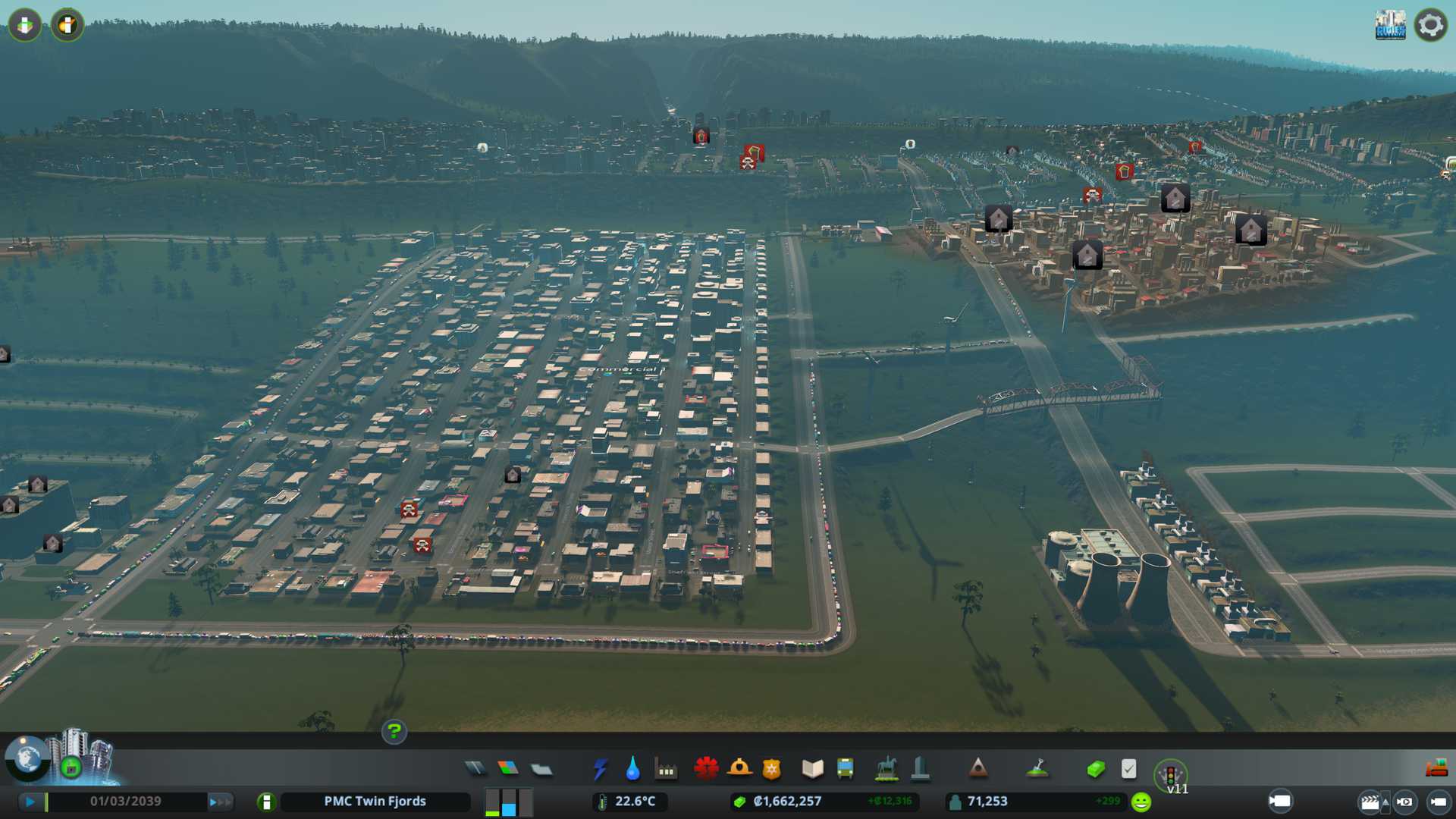Open the Fire Department helmet menu

[x=739, y=769]
